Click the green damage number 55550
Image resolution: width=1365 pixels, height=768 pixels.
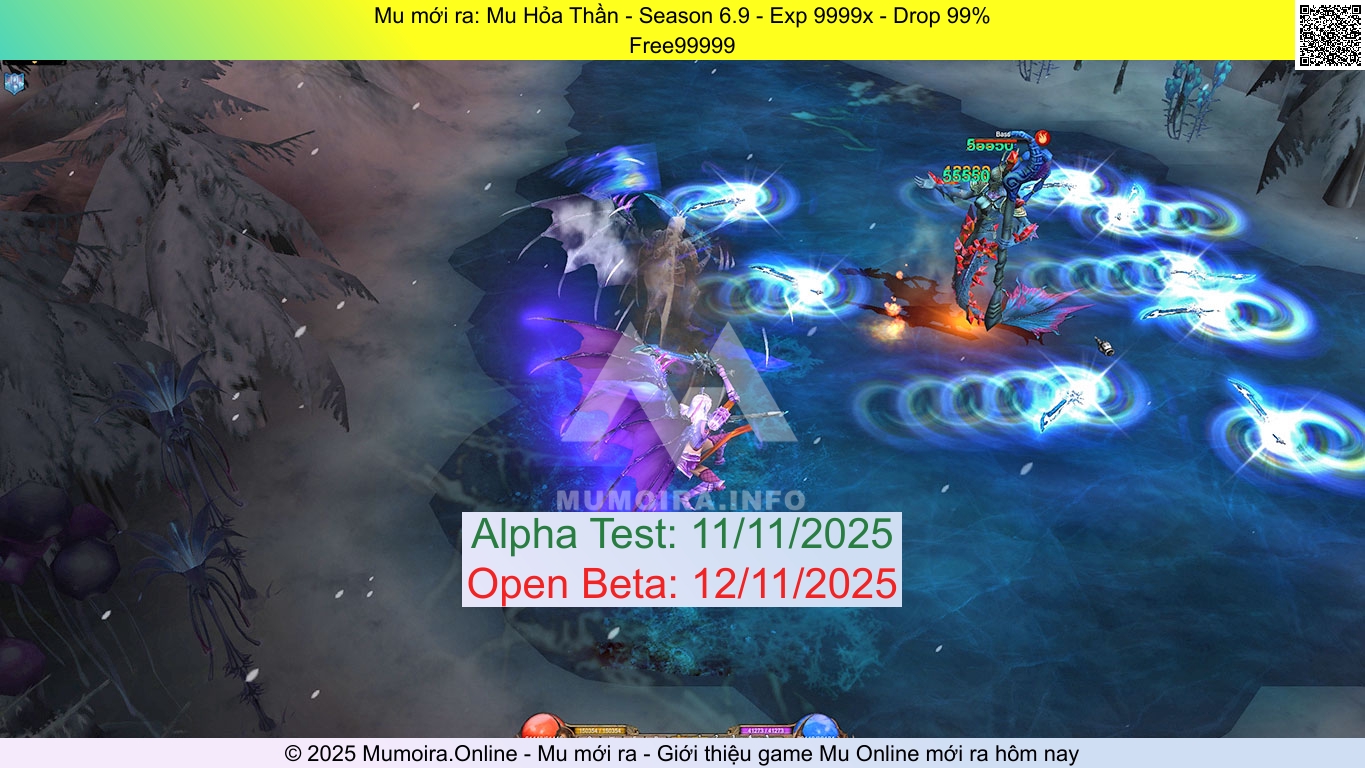click(966, 175)
